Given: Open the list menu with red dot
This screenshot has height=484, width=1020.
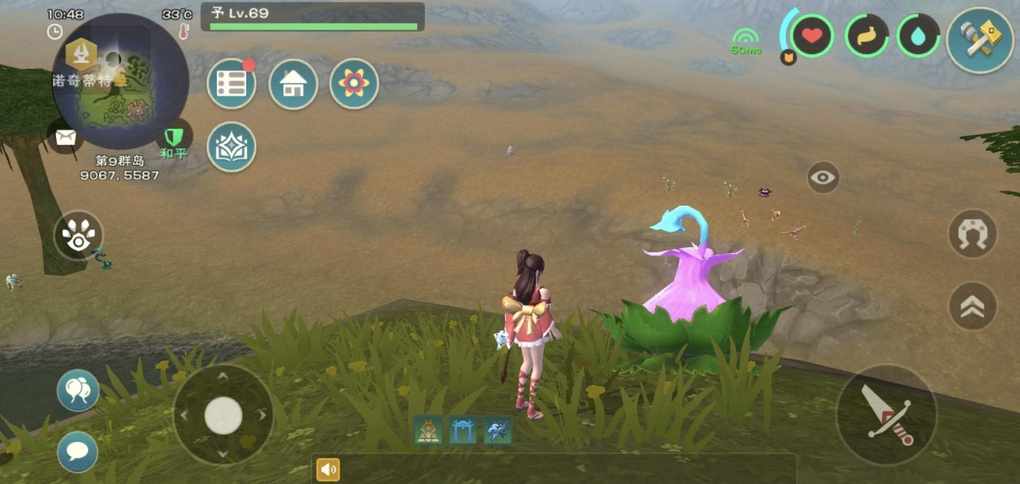Looking at the screenshot, I should (231, 84).
